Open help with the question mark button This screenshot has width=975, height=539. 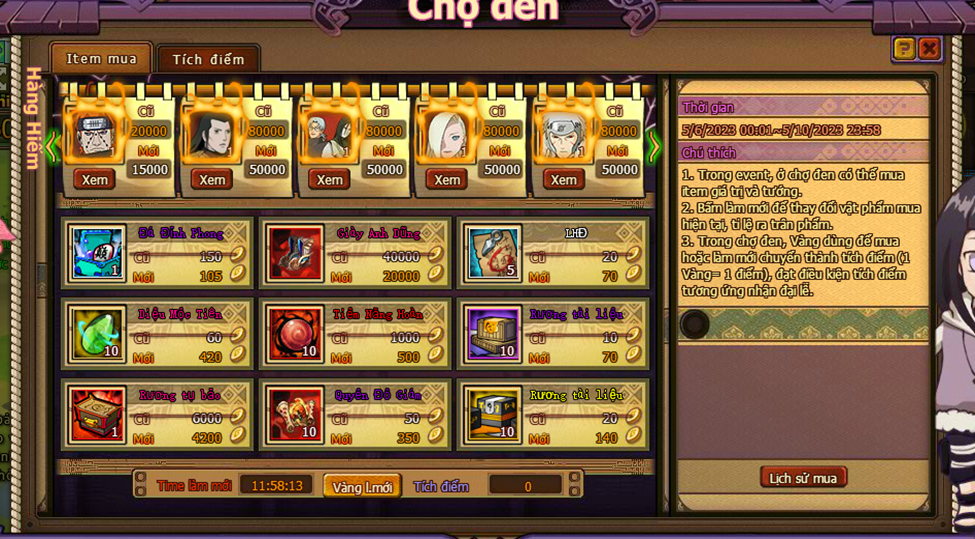904,48
